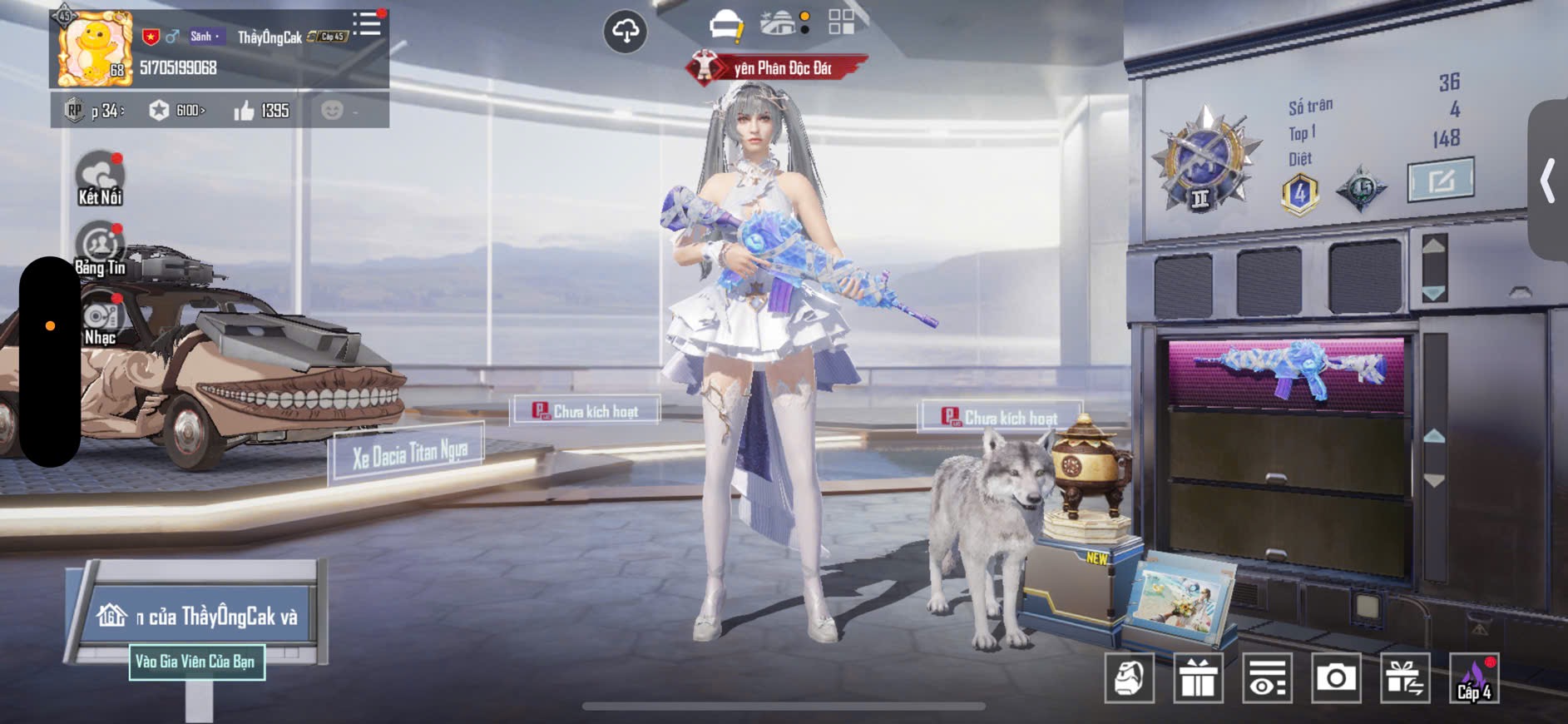Screen dimensions: 1568x724
Task: Click the cloud download button
Action: (625, 32)
